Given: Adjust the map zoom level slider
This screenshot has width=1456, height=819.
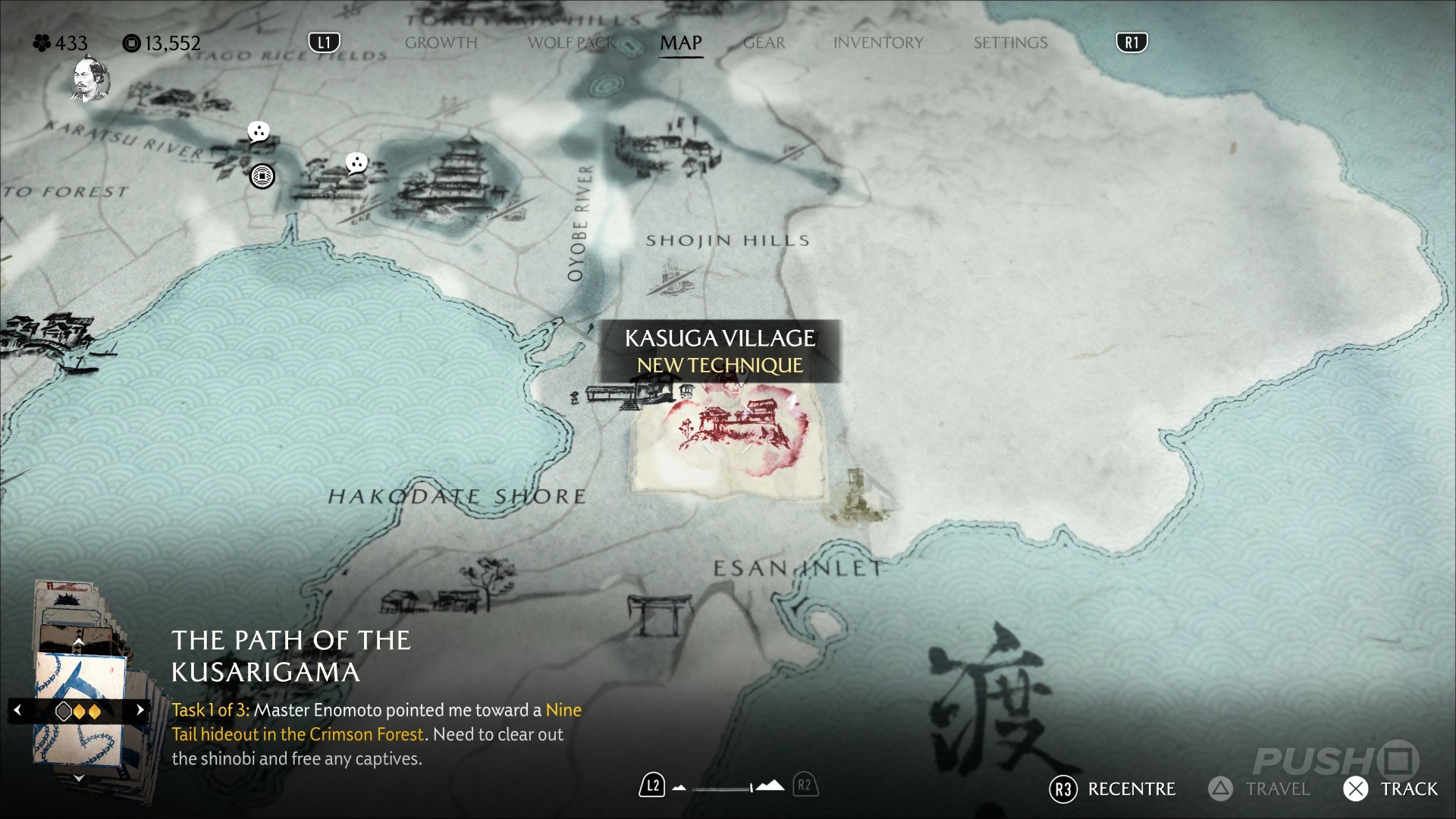Looking at the screenshot, I should click(x=723, y=789).
